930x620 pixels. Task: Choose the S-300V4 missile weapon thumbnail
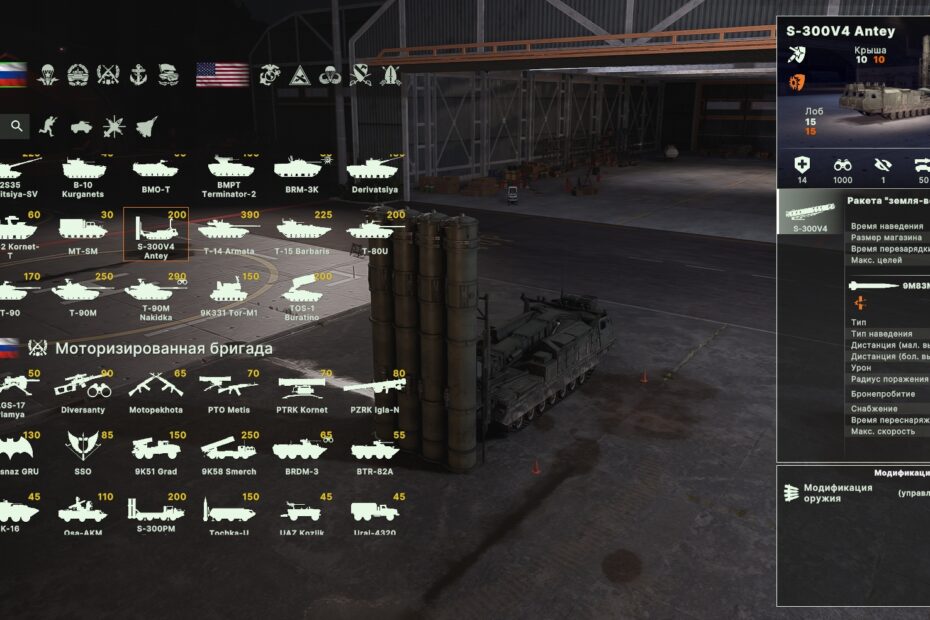pyautogui.click(x=810, y=214)
